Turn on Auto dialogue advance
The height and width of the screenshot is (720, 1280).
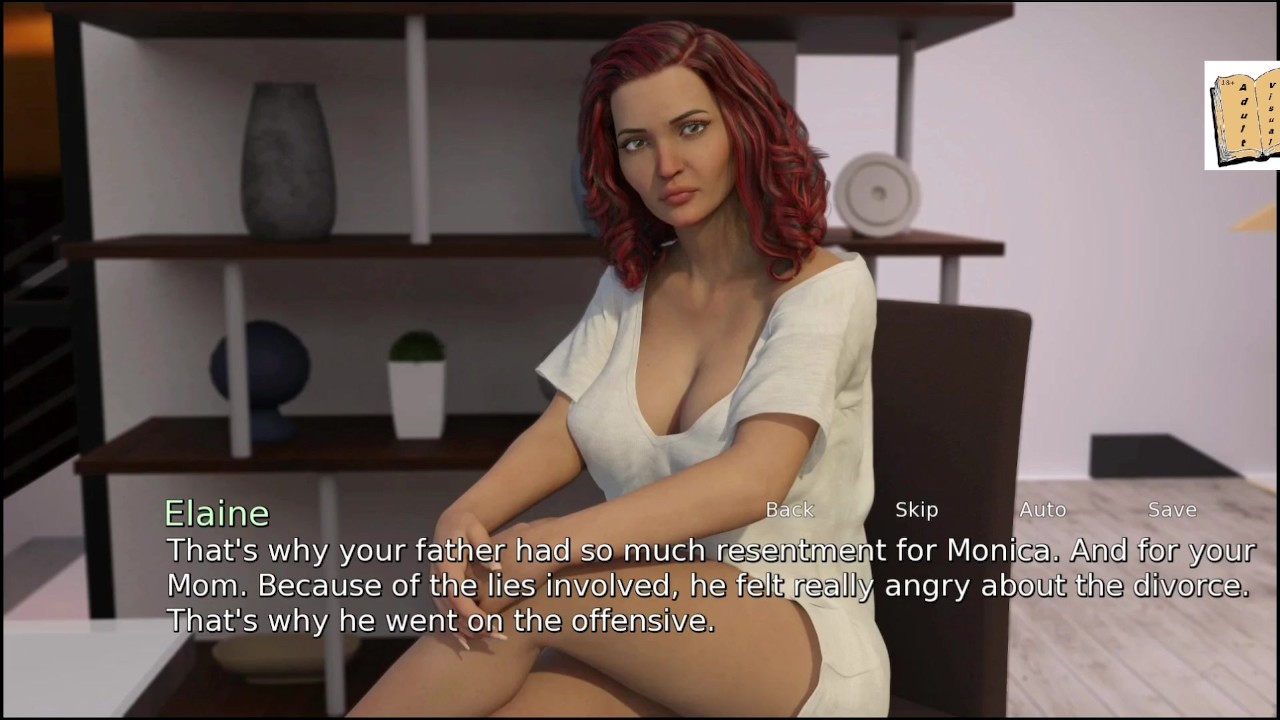tap(1042, 510)
